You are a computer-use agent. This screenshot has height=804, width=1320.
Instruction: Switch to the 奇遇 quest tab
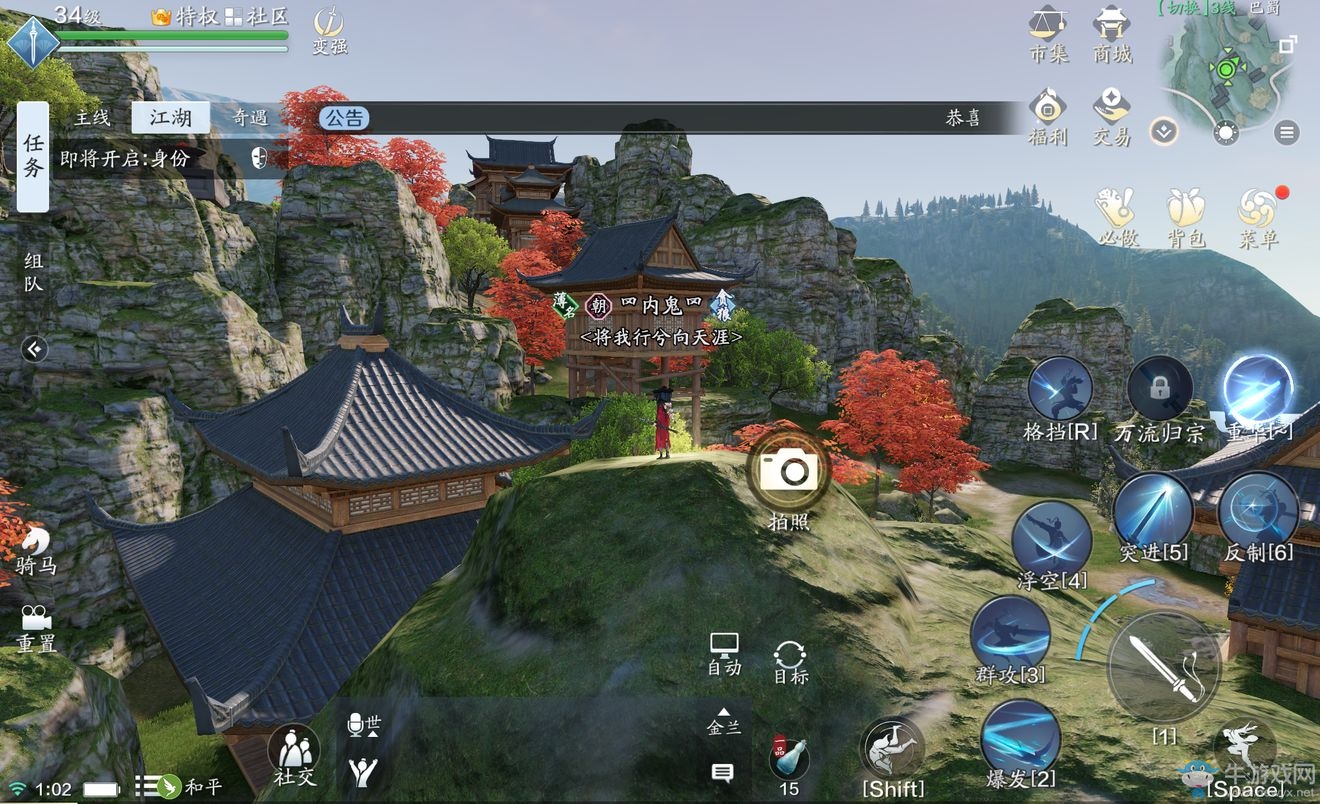pos(250,118)
